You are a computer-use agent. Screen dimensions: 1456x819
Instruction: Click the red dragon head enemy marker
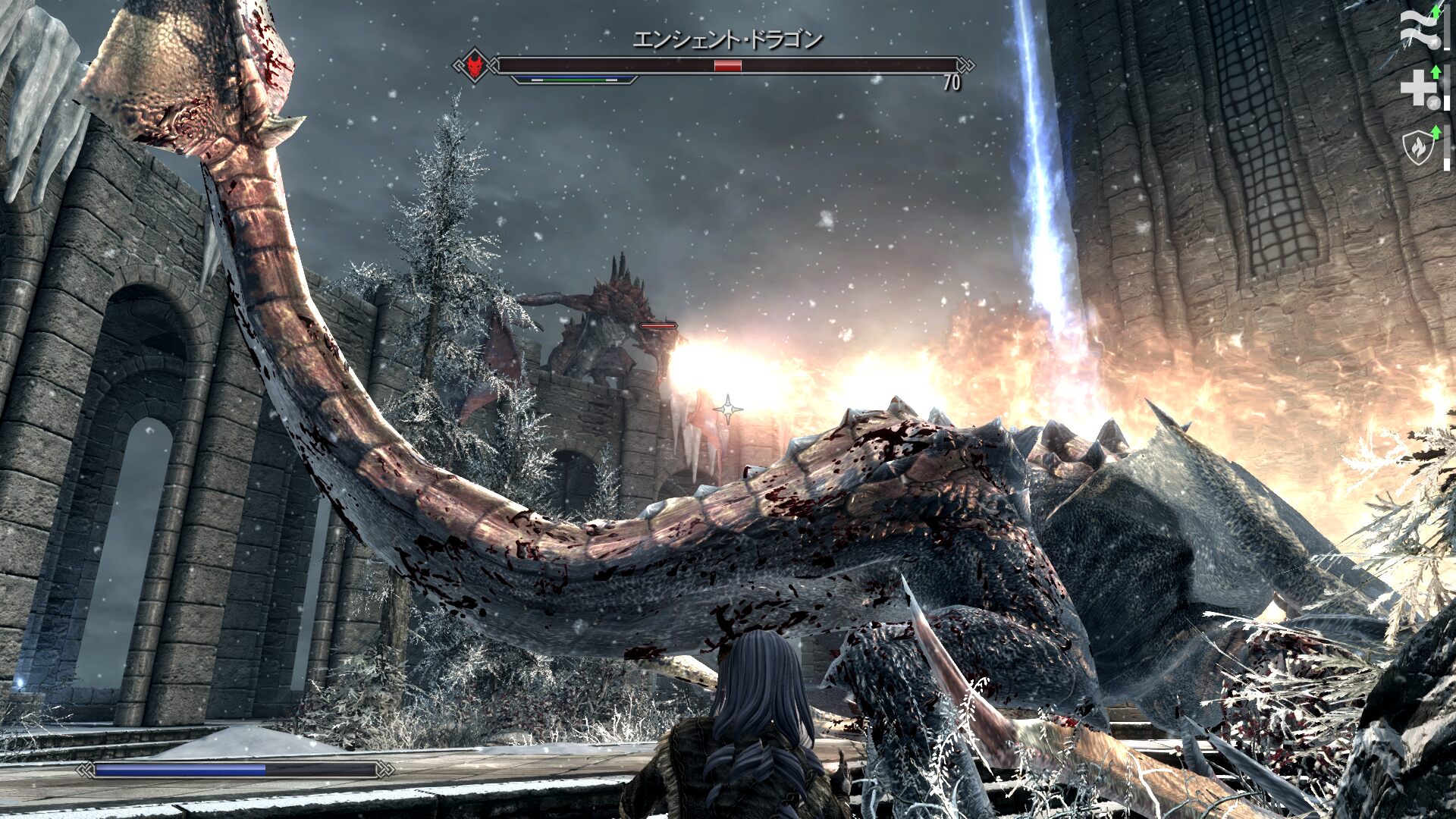[475, 66]
